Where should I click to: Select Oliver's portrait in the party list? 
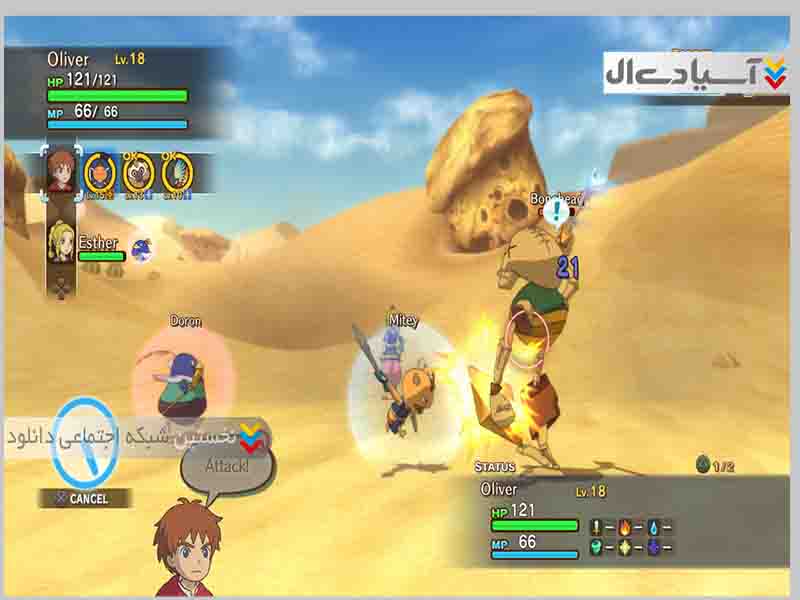point(62,170)
